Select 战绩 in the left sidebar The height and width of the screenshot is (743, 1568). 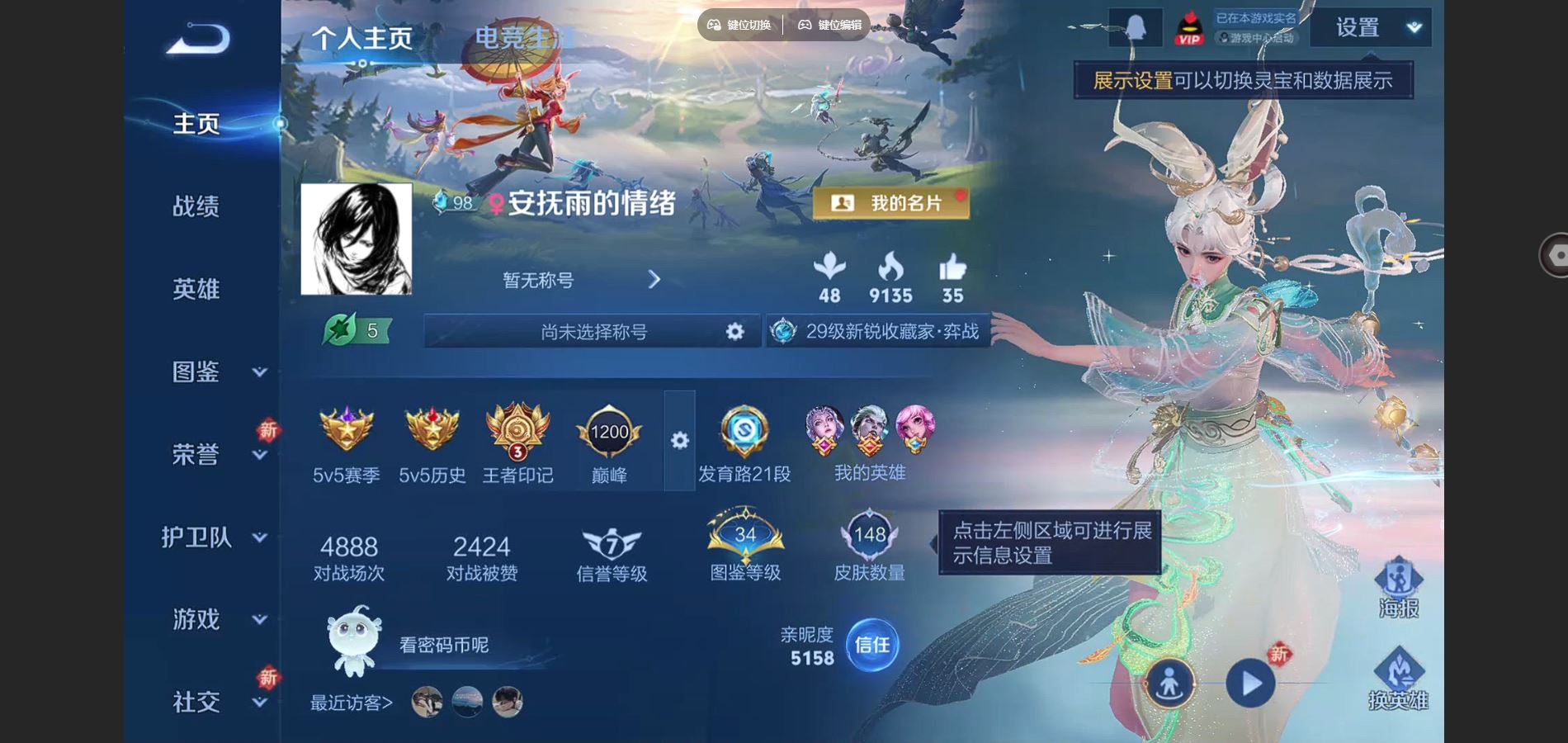(x=196, y=208)
